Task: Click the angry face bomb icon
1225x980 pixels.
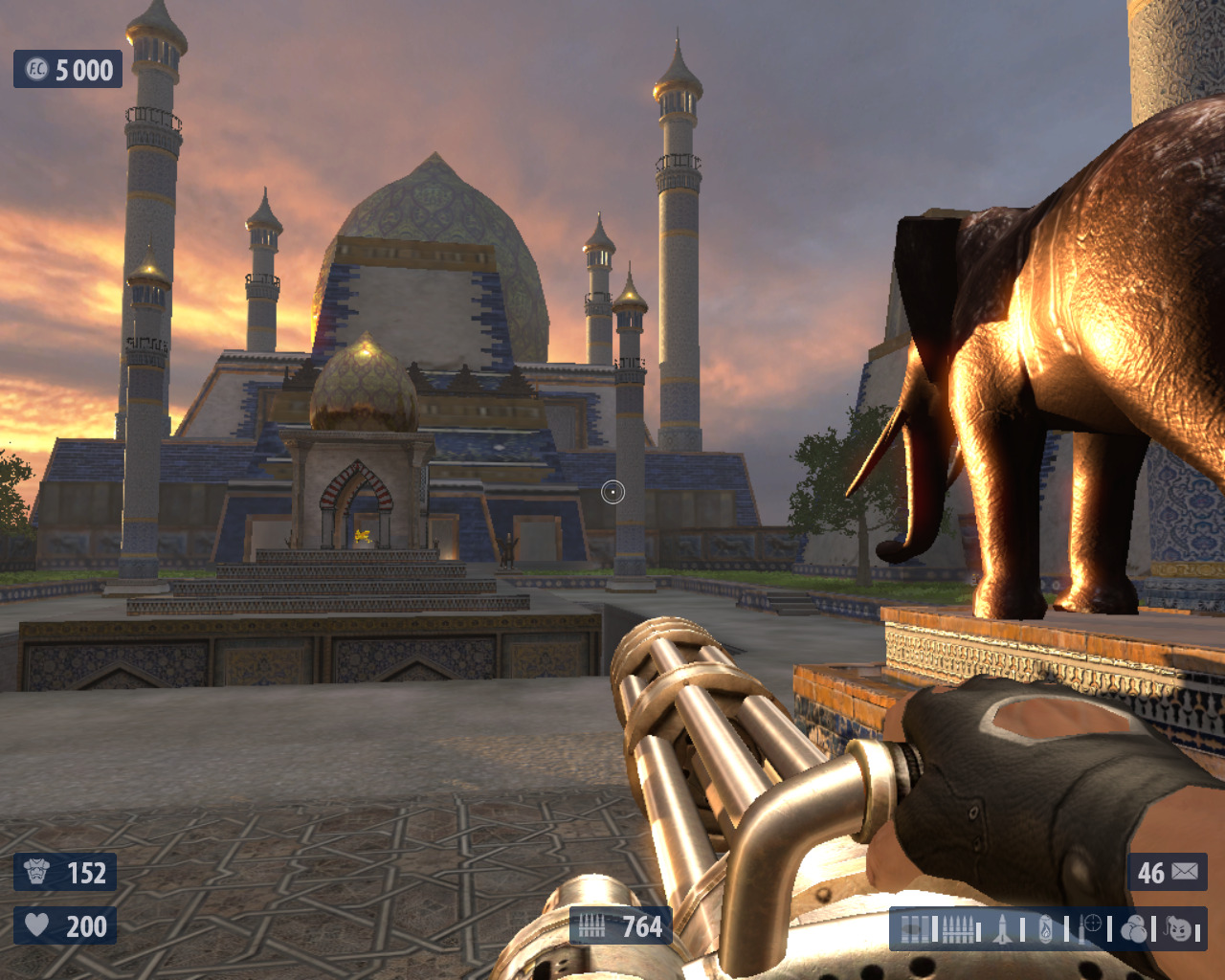Action: coord(1179,929)
